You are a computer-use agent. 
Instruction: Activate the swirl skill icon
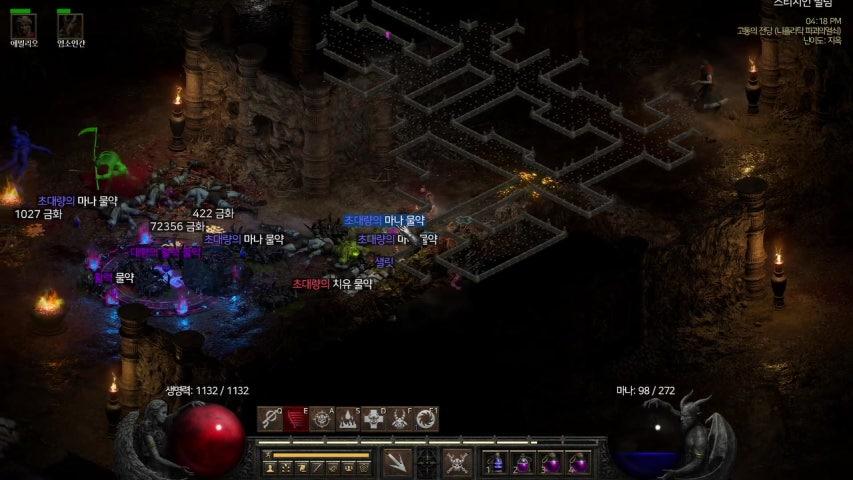pos(426,418)
